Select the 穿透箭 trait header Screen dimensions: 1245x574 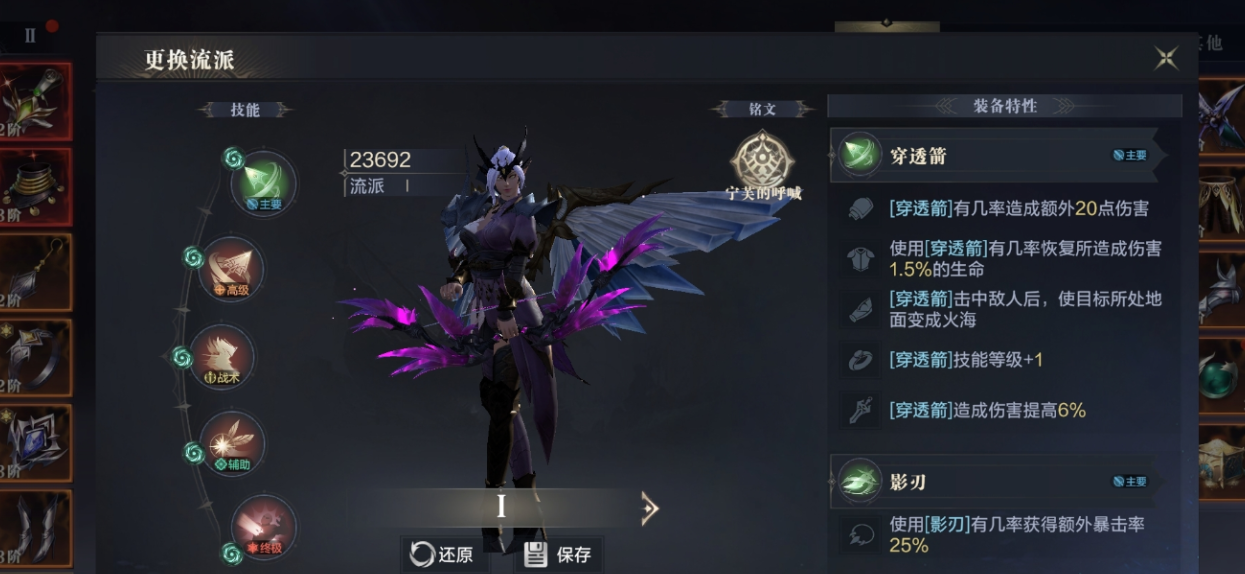click(992, 155)
